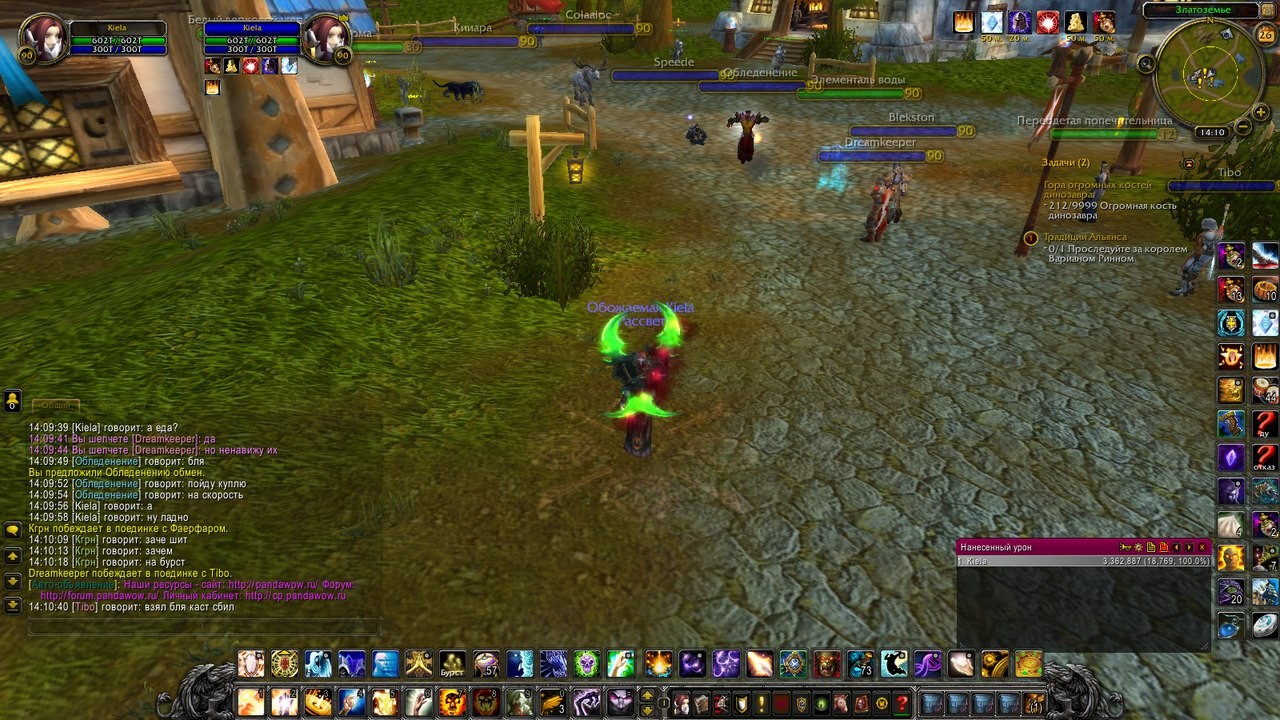Use the side-bar item labeled отказ
Screen dimensions: 1280x720
1265,457
